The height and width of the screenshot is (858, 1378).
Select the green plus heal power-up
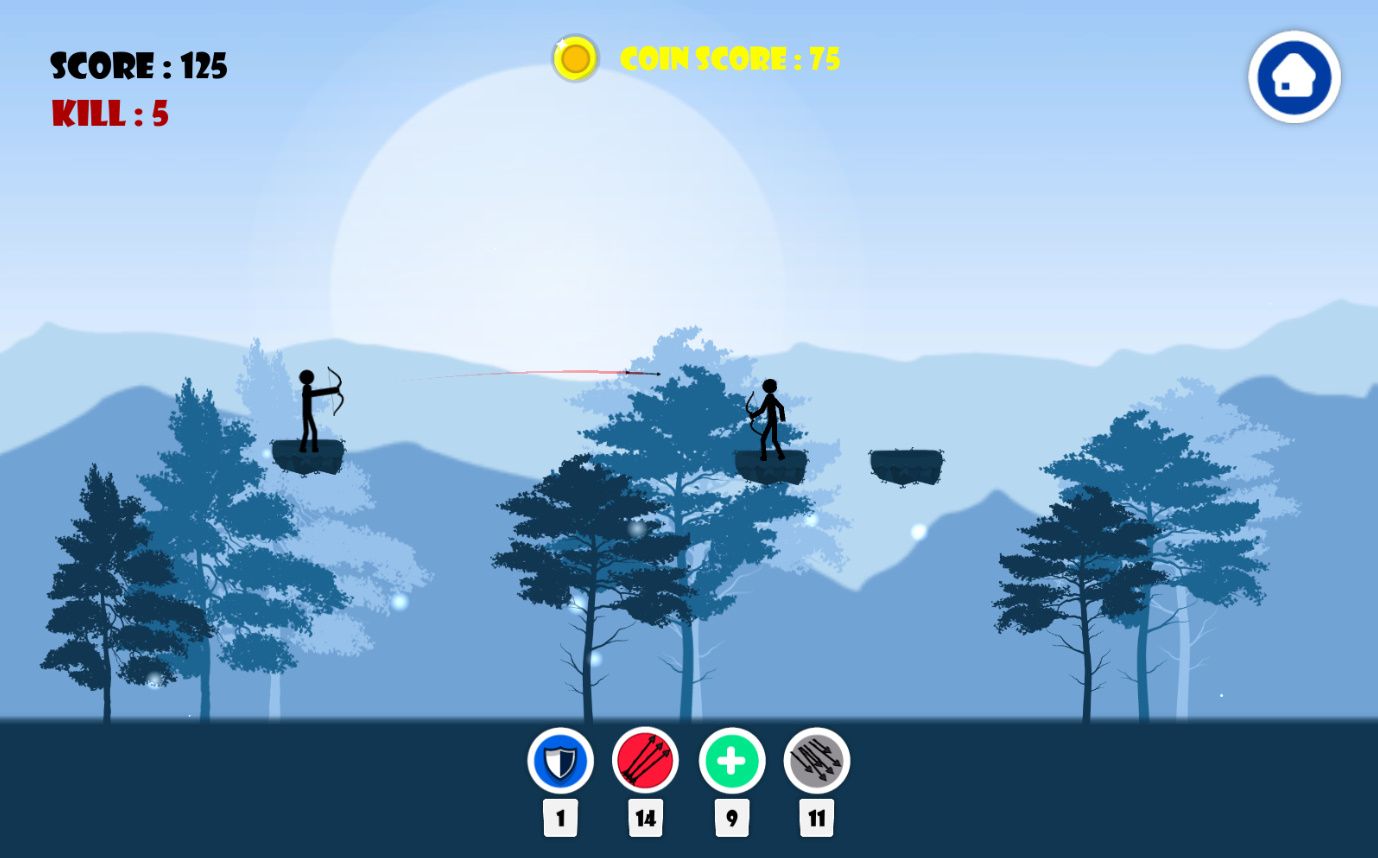[x=731, y=761]
